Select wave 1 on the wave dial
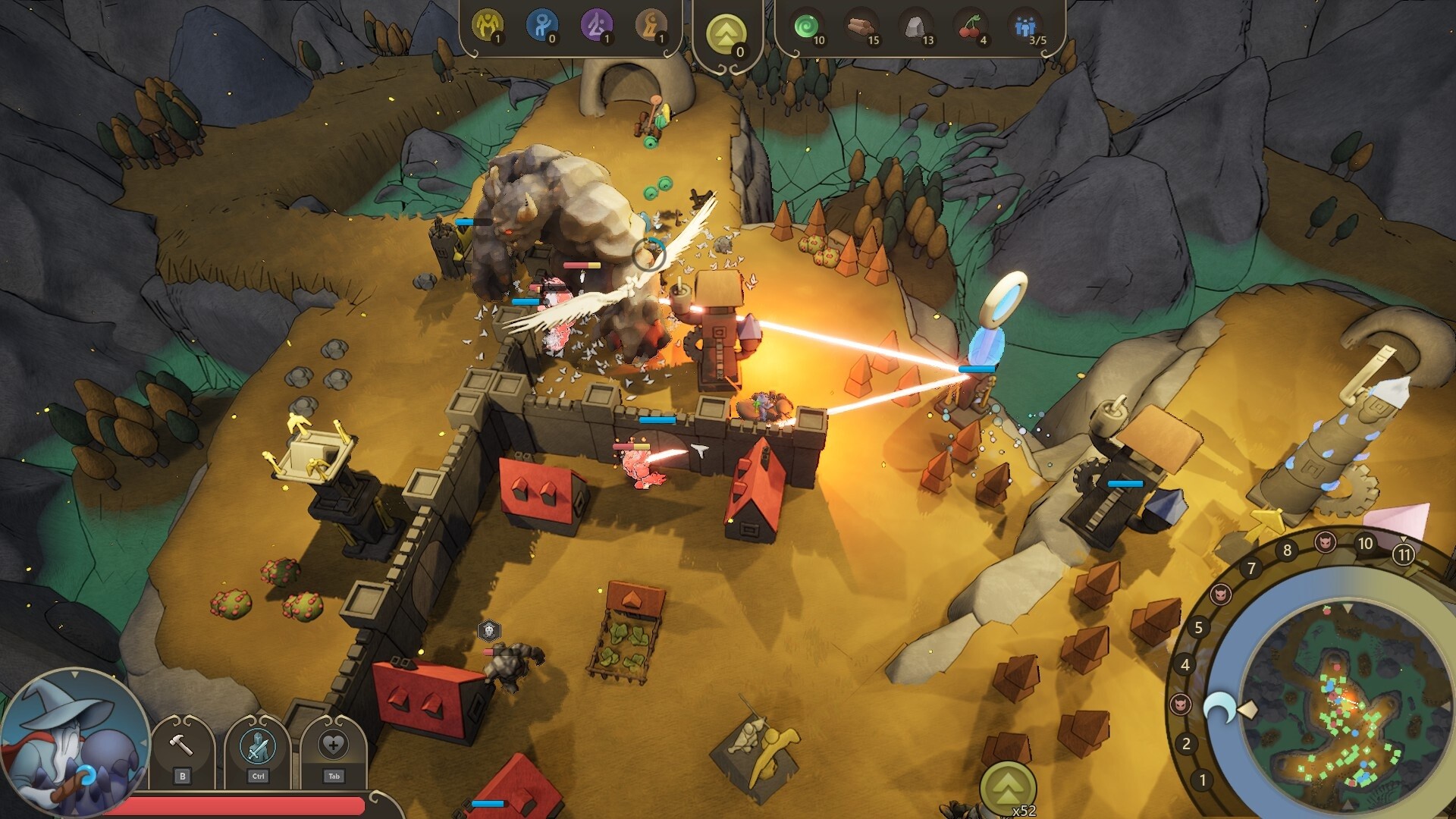Image resolution: width=1456 pixels, height=819 pixels. point(1202,780)
